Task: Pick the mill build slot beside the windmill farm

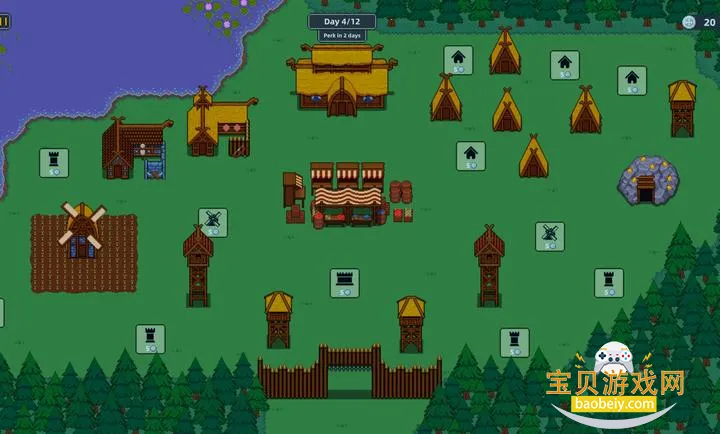Action: click(x=212, y=222)
